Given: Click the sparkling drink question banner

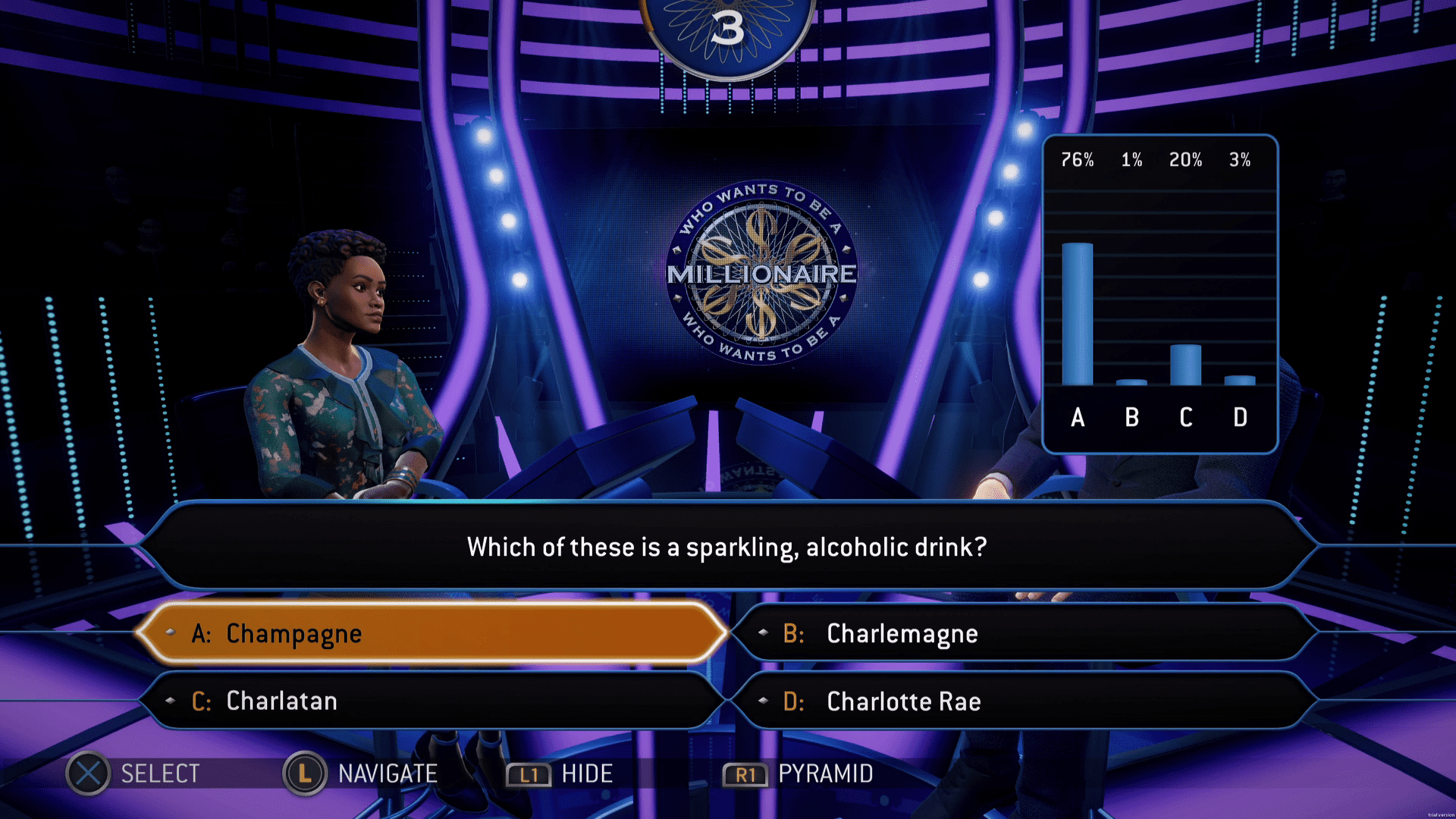Looking at the screenshot, I should pyautogui.click(x=726, y=548).
